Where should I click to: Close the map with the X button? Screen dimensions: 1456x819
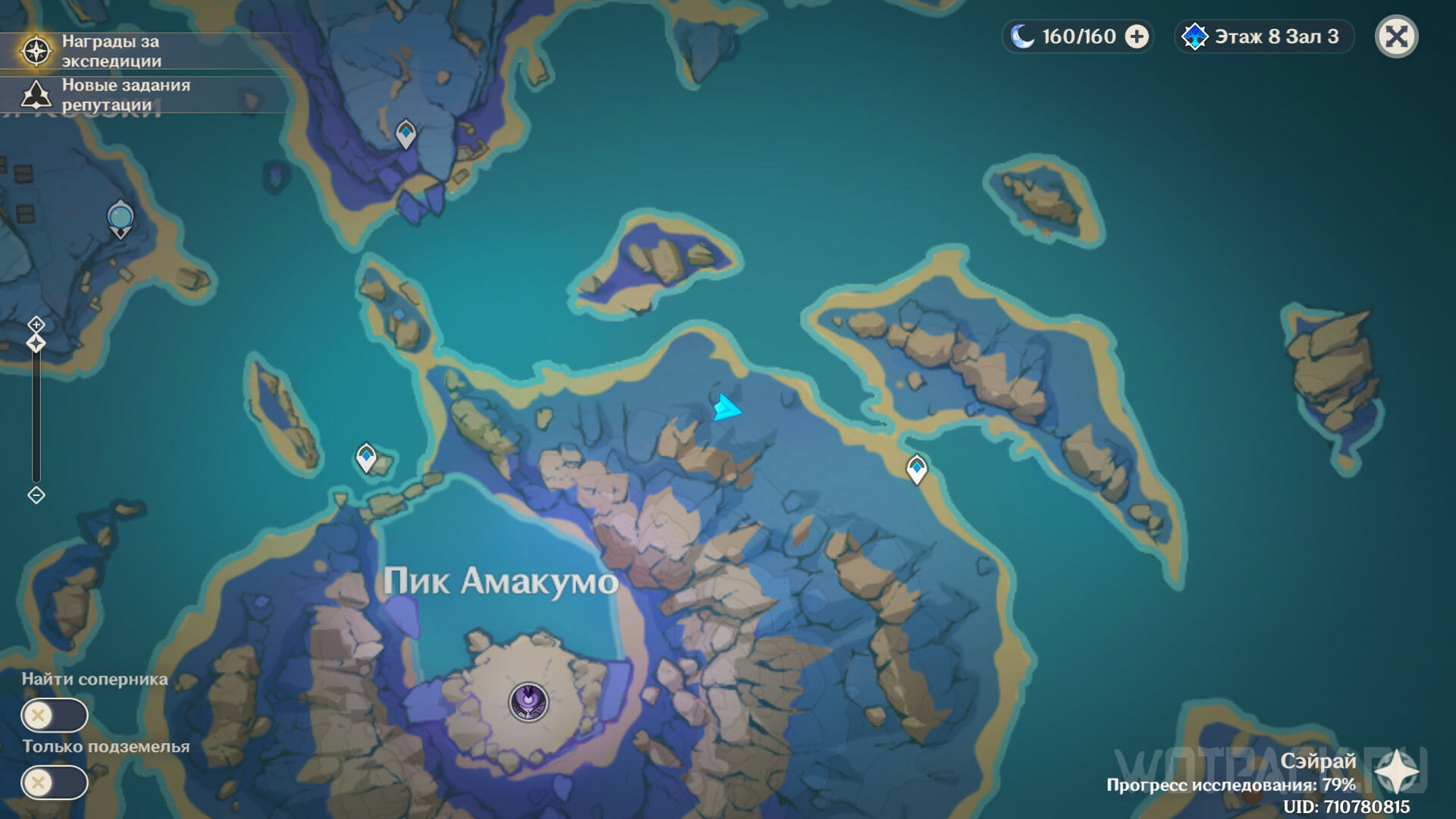1396,36
